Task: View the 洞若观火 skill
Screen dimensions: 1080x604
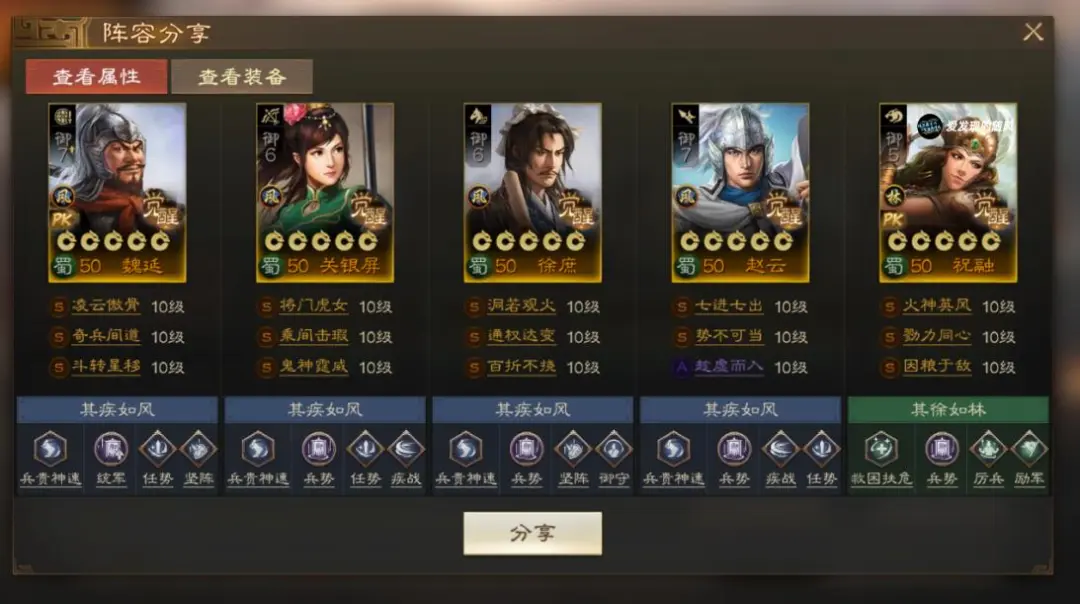Action: pyautogui.click(x=520, y=307)
